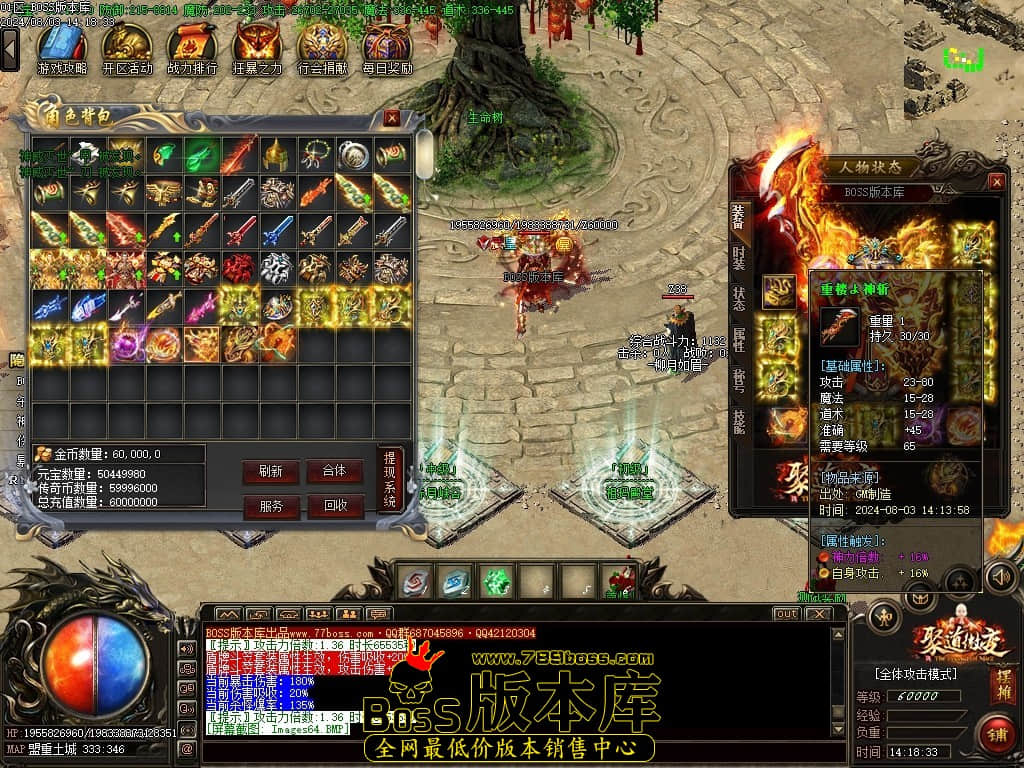Activate the 狂暴之力 berserk power icon
The width and height of the screenshot is (1024, 768).
coord(257,47)
